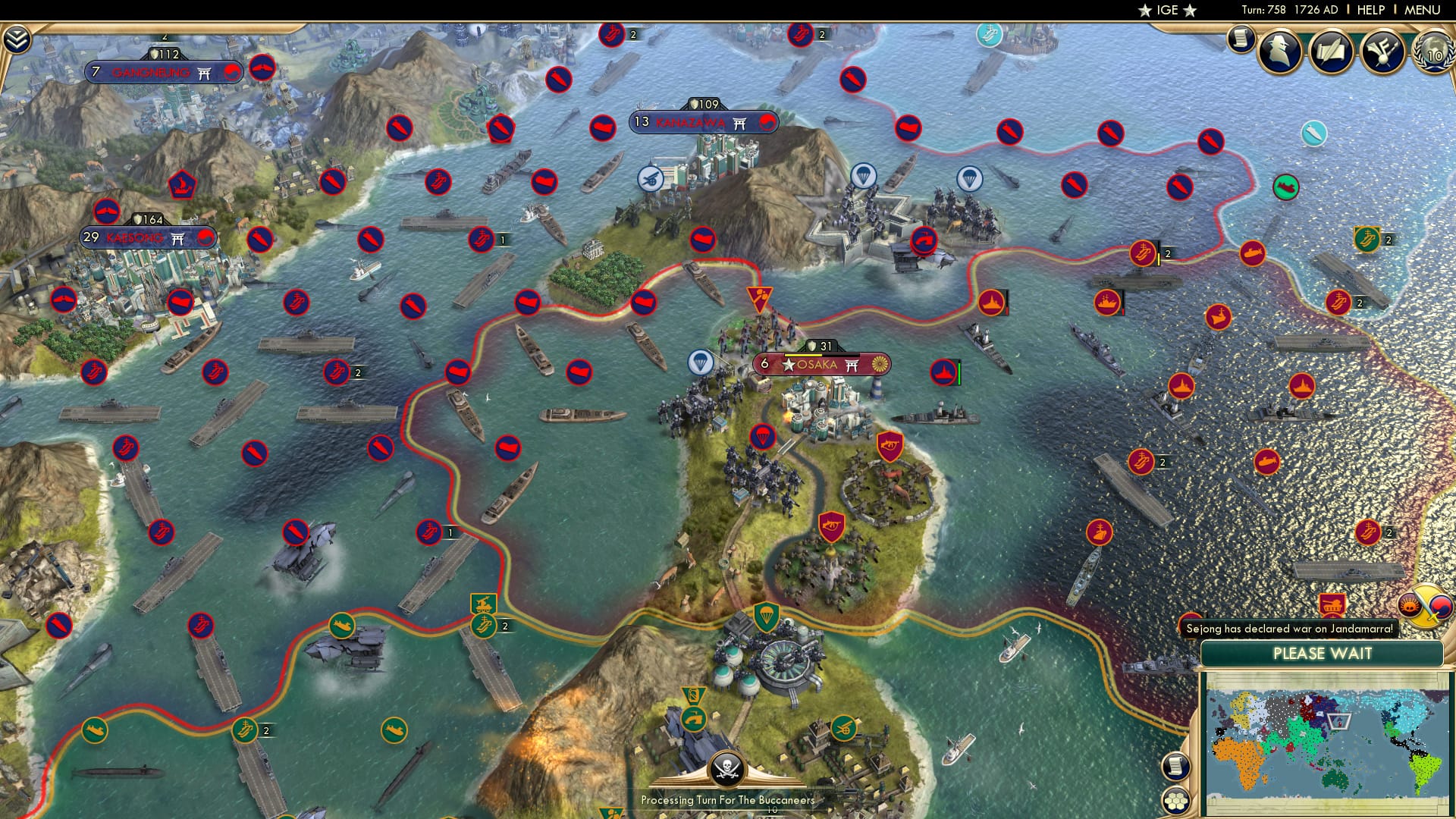The width and height of the screenshot is (1456, 819).
Task: Select the blue paratrooper unit icon near Osaka
Action: click(701, 361)
